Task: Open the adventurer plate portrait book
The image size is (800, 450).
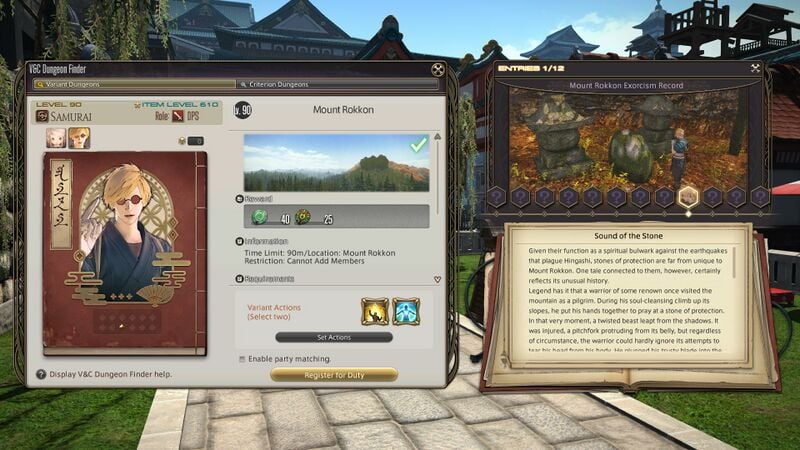Action: pos(124,253)
